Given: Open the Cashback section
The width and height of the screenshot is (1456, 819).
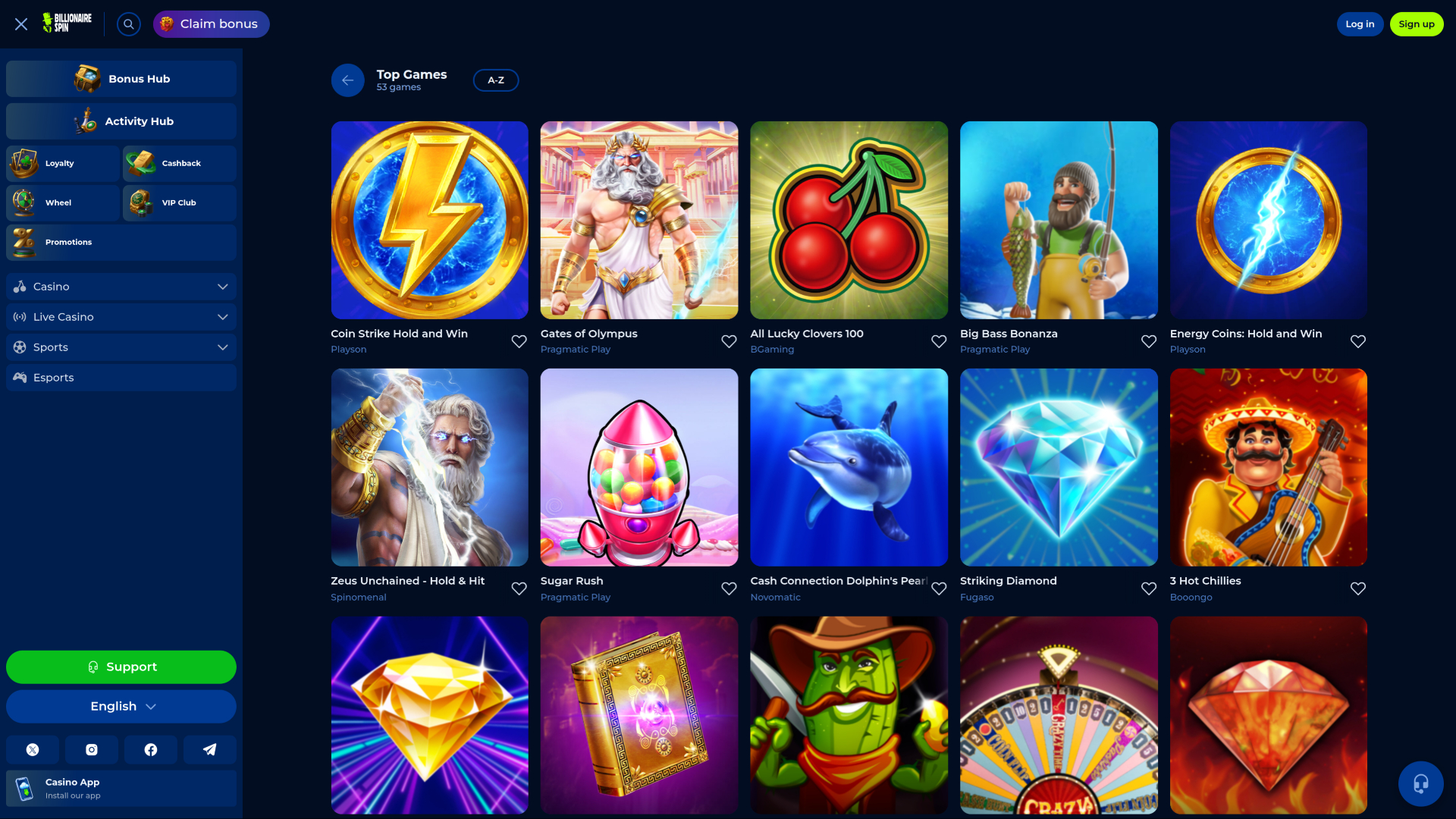Looking at the screenshot, I should (179, 163).
